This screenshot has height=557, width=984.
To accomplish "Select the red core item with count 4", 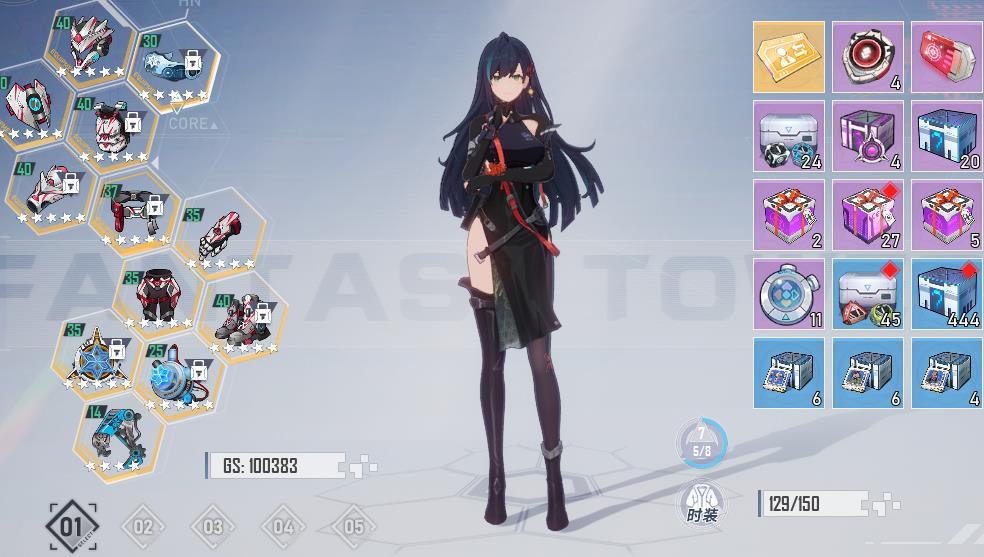I will pyautogui.click(x=868, y=57).
